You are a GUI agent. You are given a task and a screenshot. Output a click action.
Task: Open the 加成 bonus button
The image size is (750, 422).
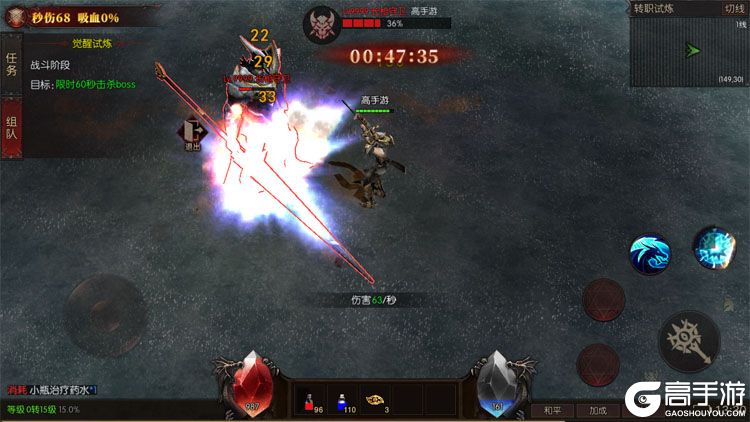click(x=598, y=410)
